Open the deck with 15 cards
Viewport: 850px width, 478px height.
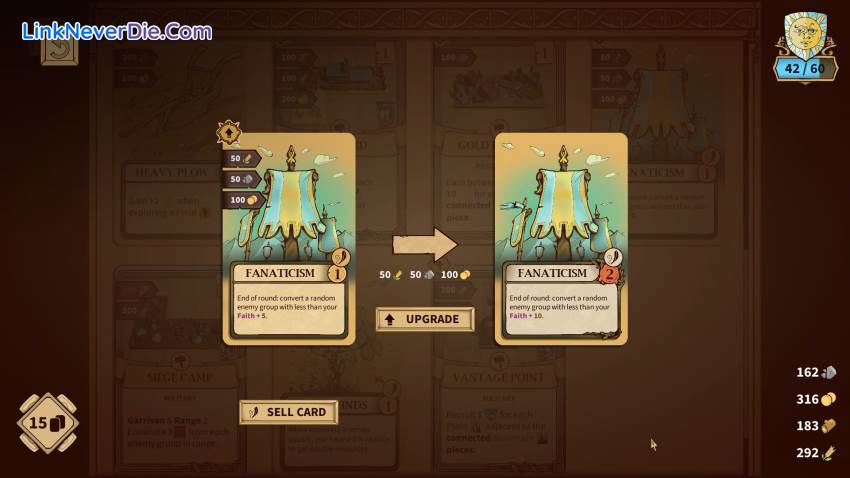point(47,422)
